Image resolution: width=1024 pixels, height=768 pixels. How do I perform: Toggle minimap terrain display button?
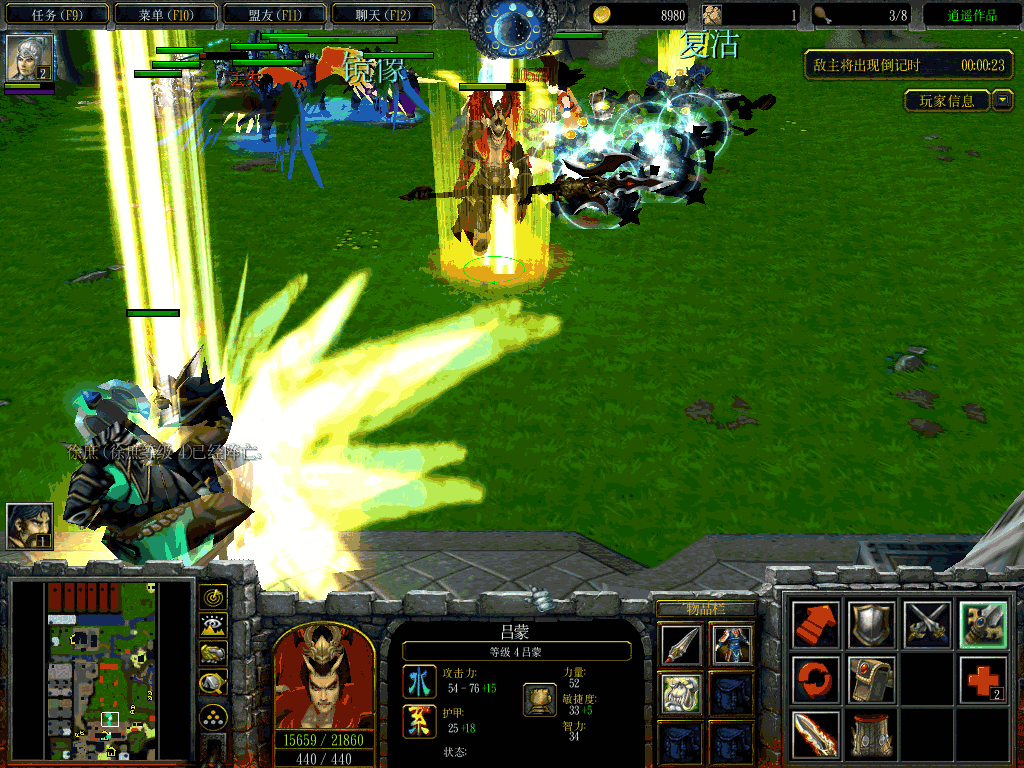click(x=214, y=626)
